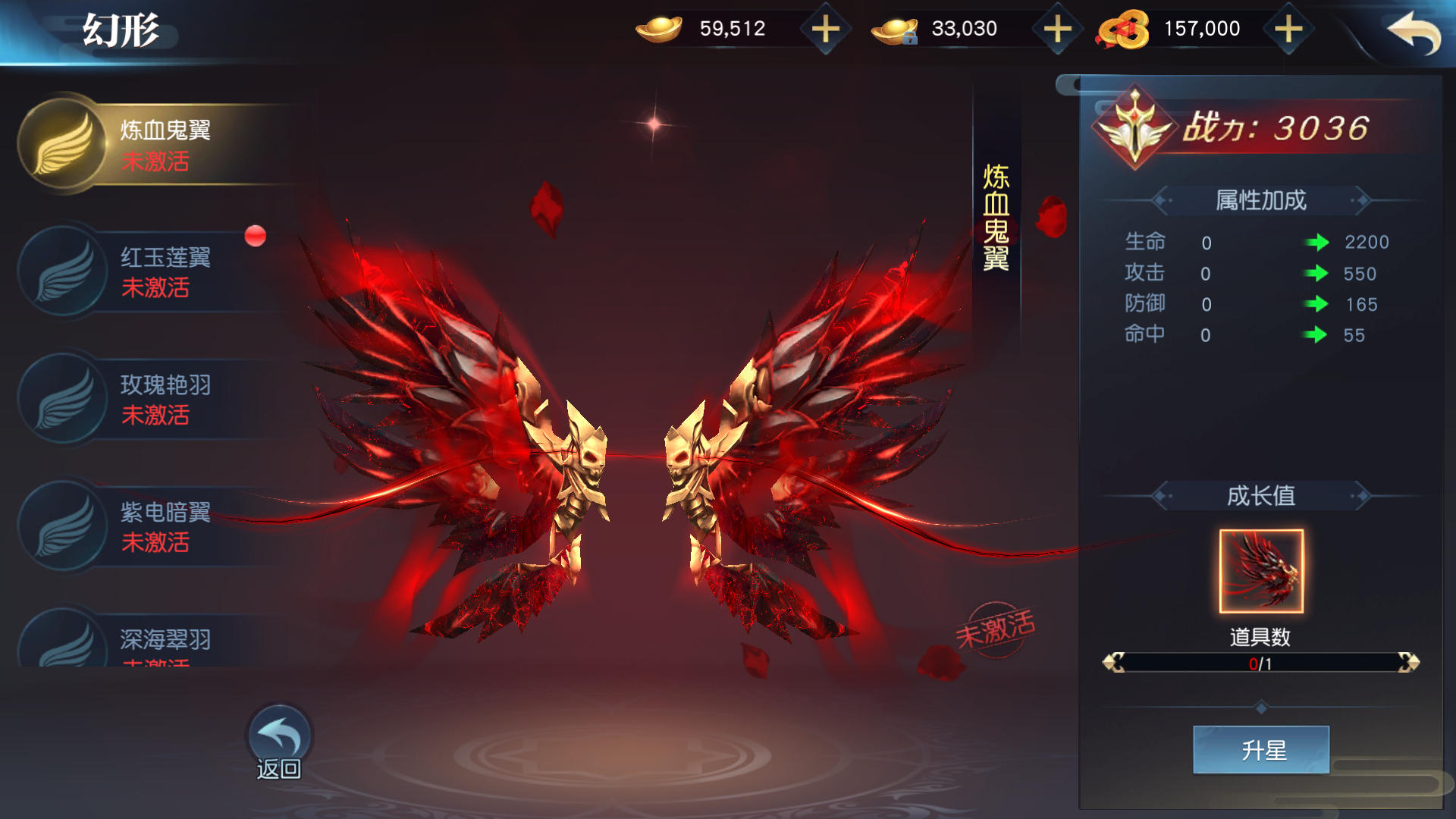This screenshot has height=819, width=1456.
Task: Open the wing material item icon
Action: coord(1260,570)
